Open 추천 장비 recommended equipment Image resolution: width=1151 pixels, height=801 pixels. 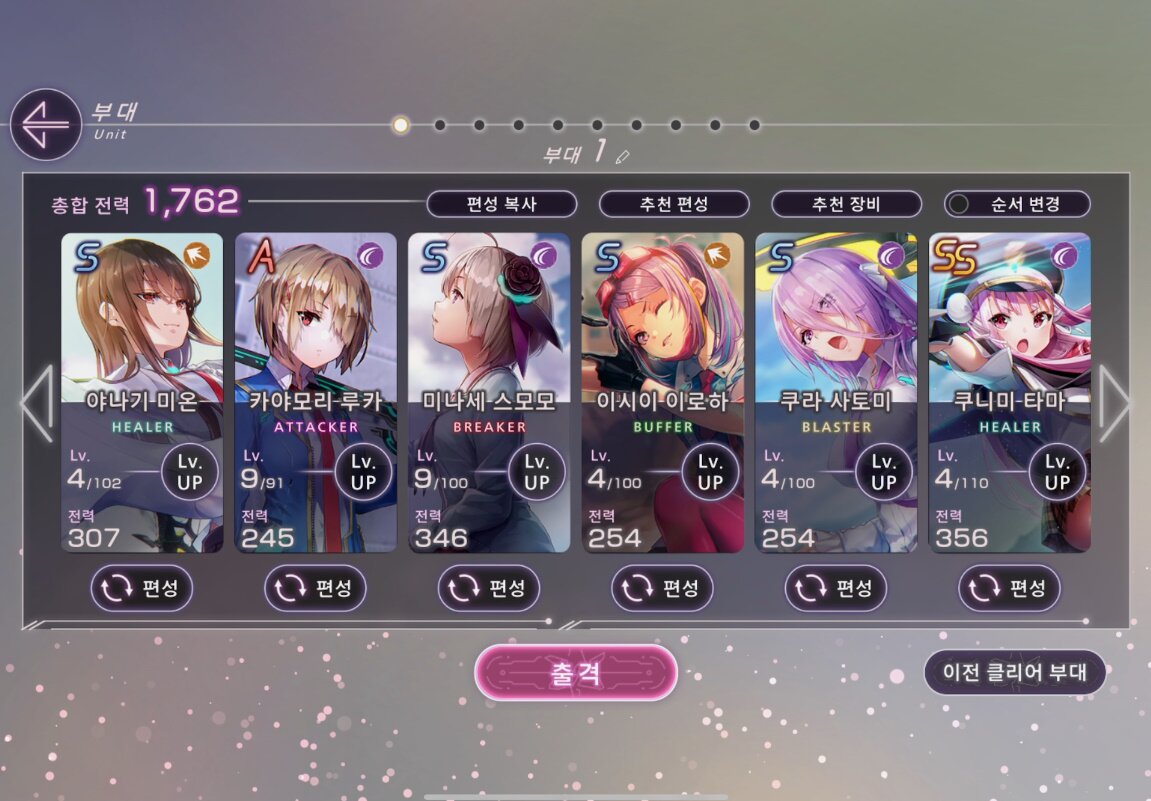(846, 204)
